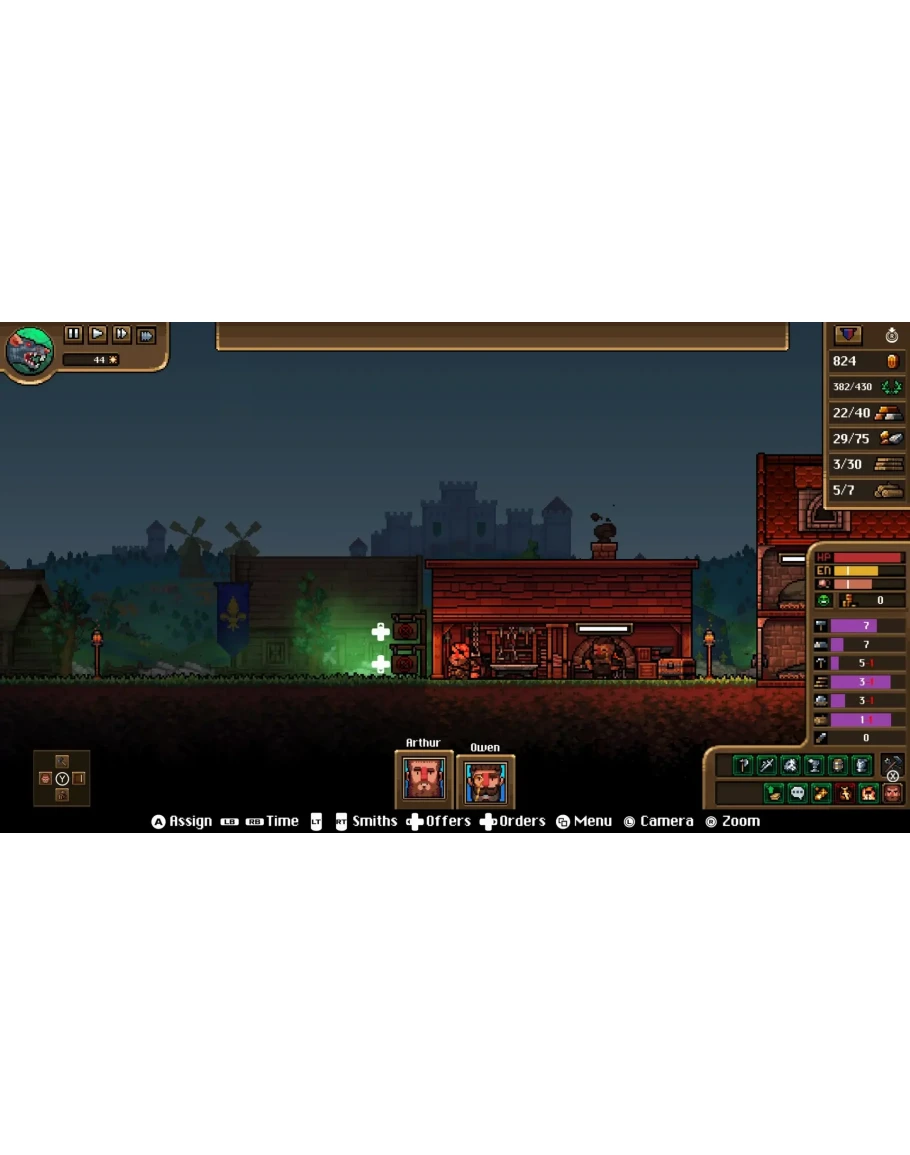Select Arthur's smith portrait
Screen dimensions: 910x1155
click(424, 778)
